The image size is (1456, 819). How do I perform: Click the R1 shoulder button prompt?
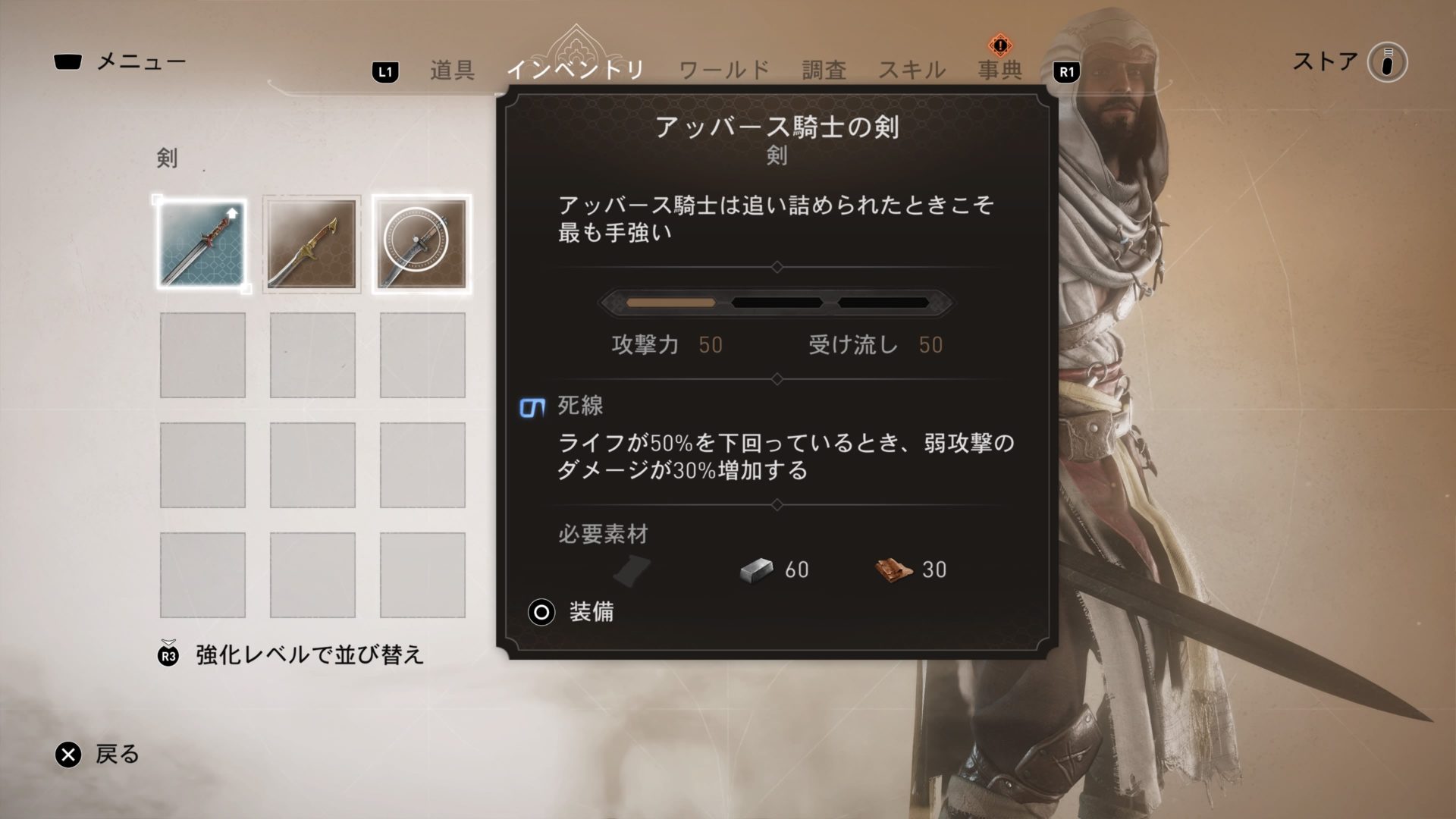[x=1065, y=69]
